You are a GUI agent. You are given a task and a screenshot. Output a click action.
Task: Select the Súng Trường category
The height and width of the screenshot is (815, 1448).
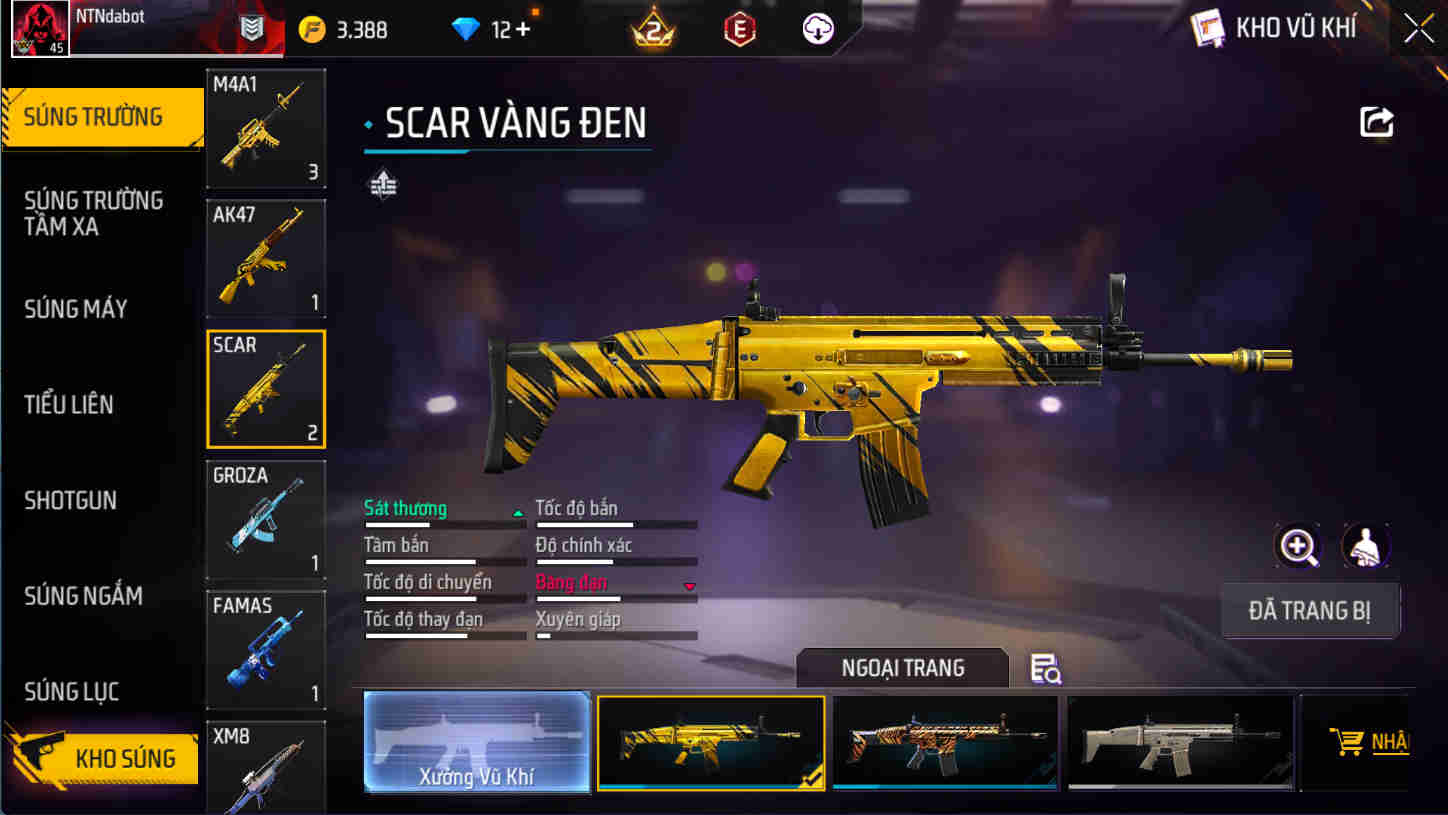[x=95, y=117]
